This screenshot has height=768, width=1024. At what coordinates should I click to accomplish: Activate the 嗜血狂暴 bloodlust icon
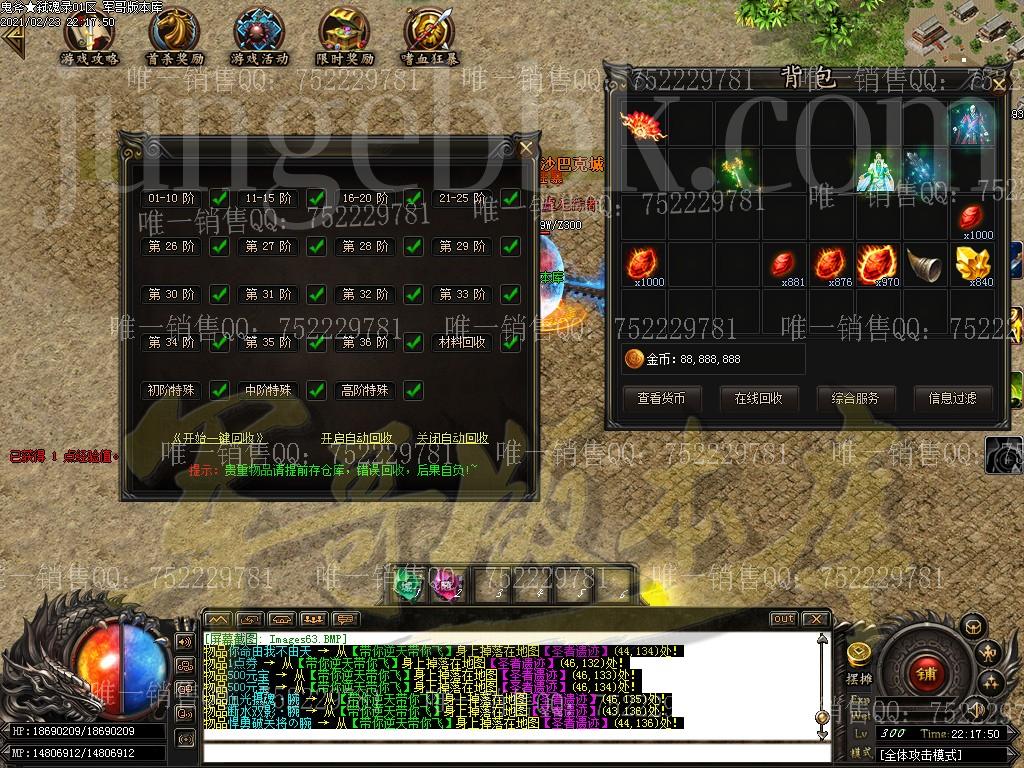tap(429, 36)
